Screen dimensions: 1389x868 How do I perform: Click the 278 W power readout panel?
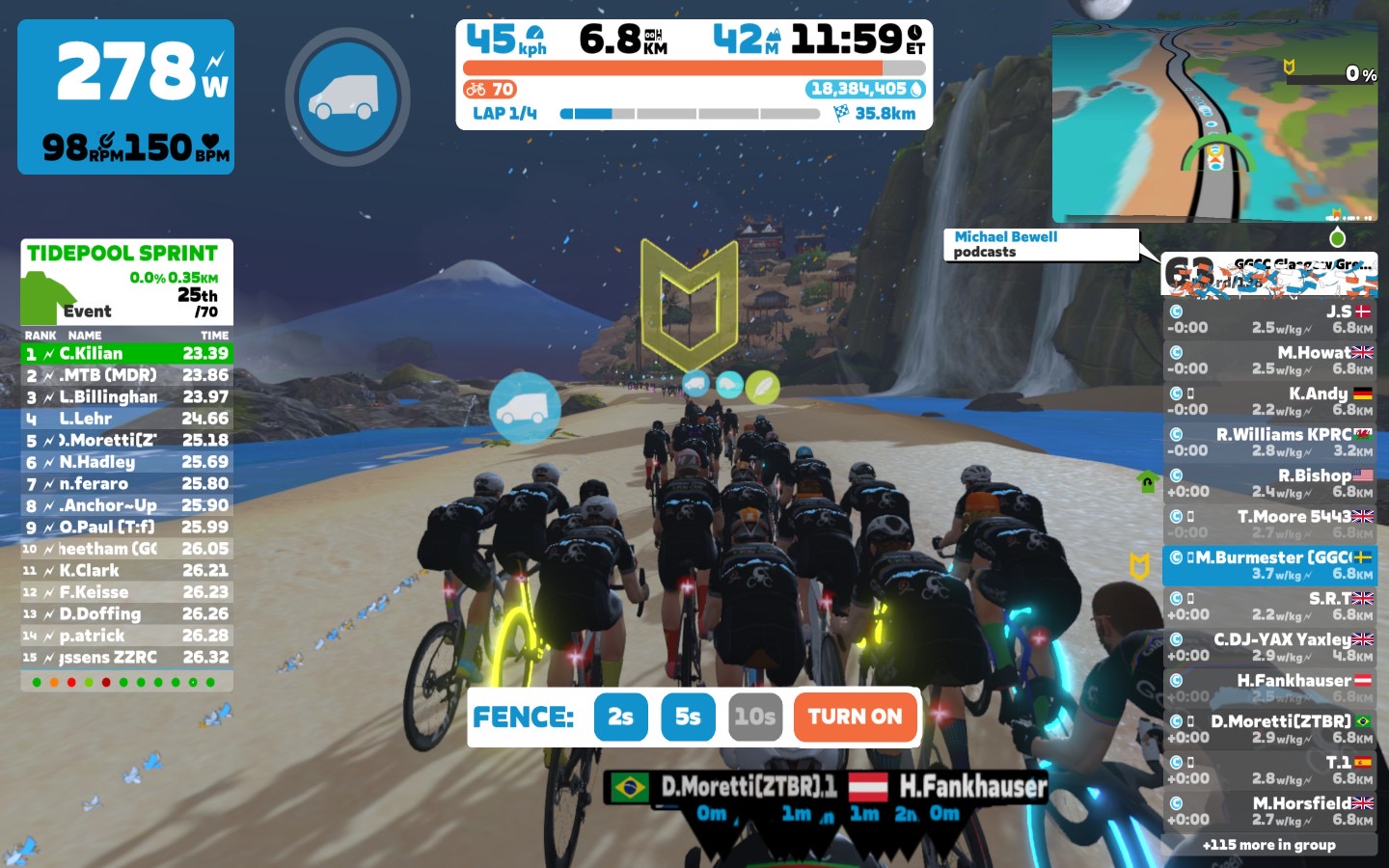click(126, 96)
